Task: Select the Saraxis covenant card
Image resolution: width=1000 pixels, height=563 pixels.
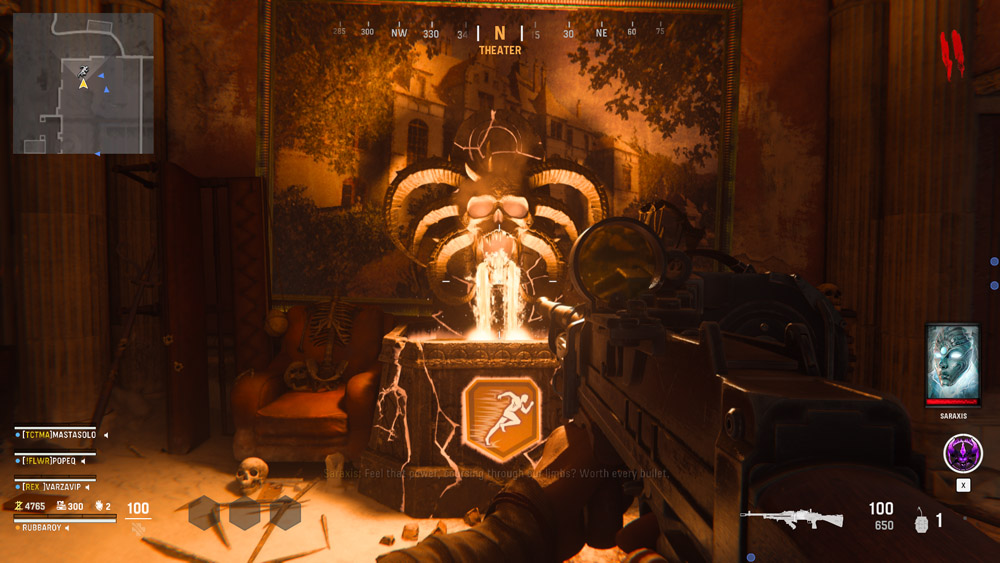Action: [x=952, y=366]
